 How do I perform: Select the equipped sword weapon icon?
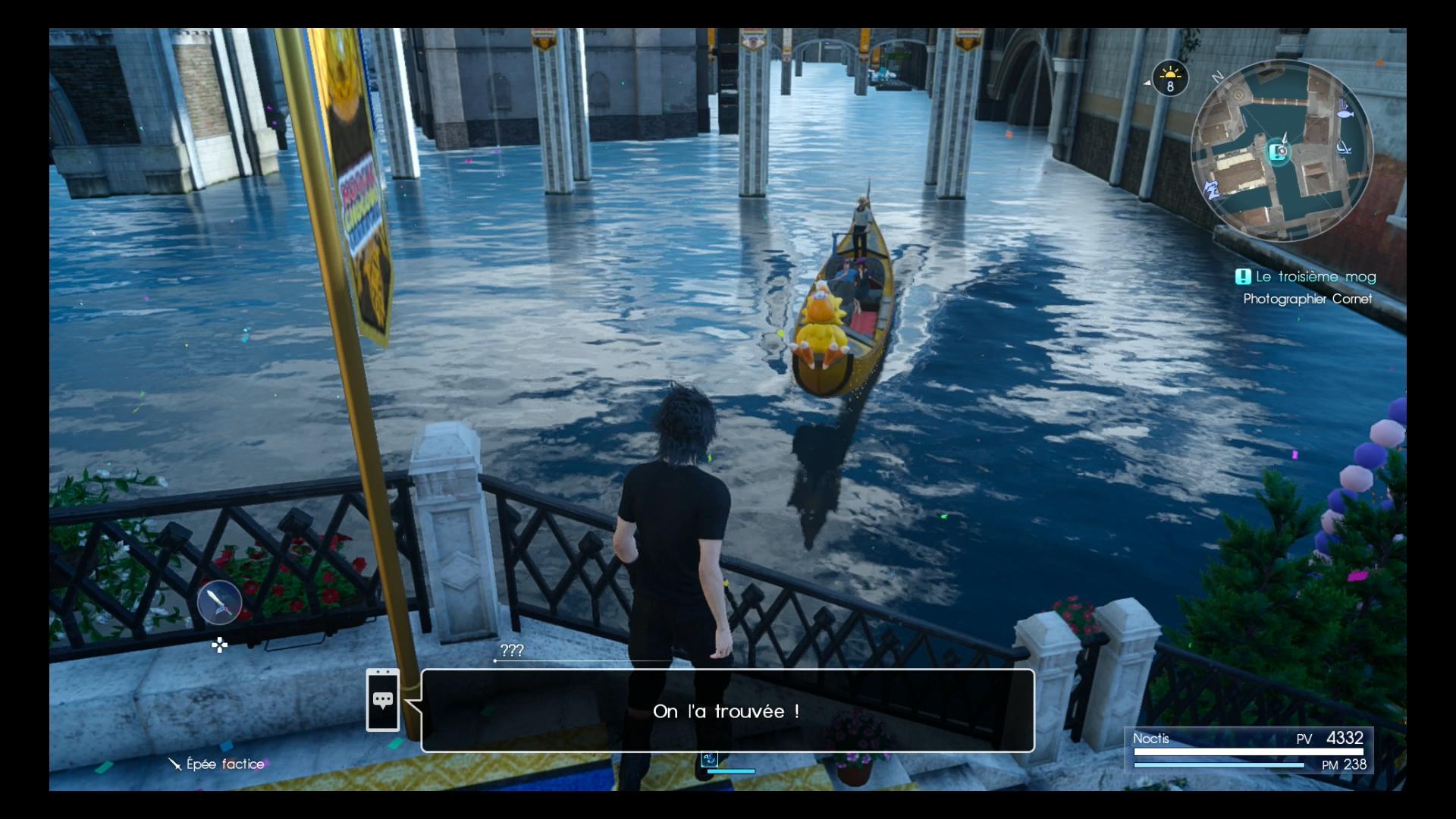[219, 603]
